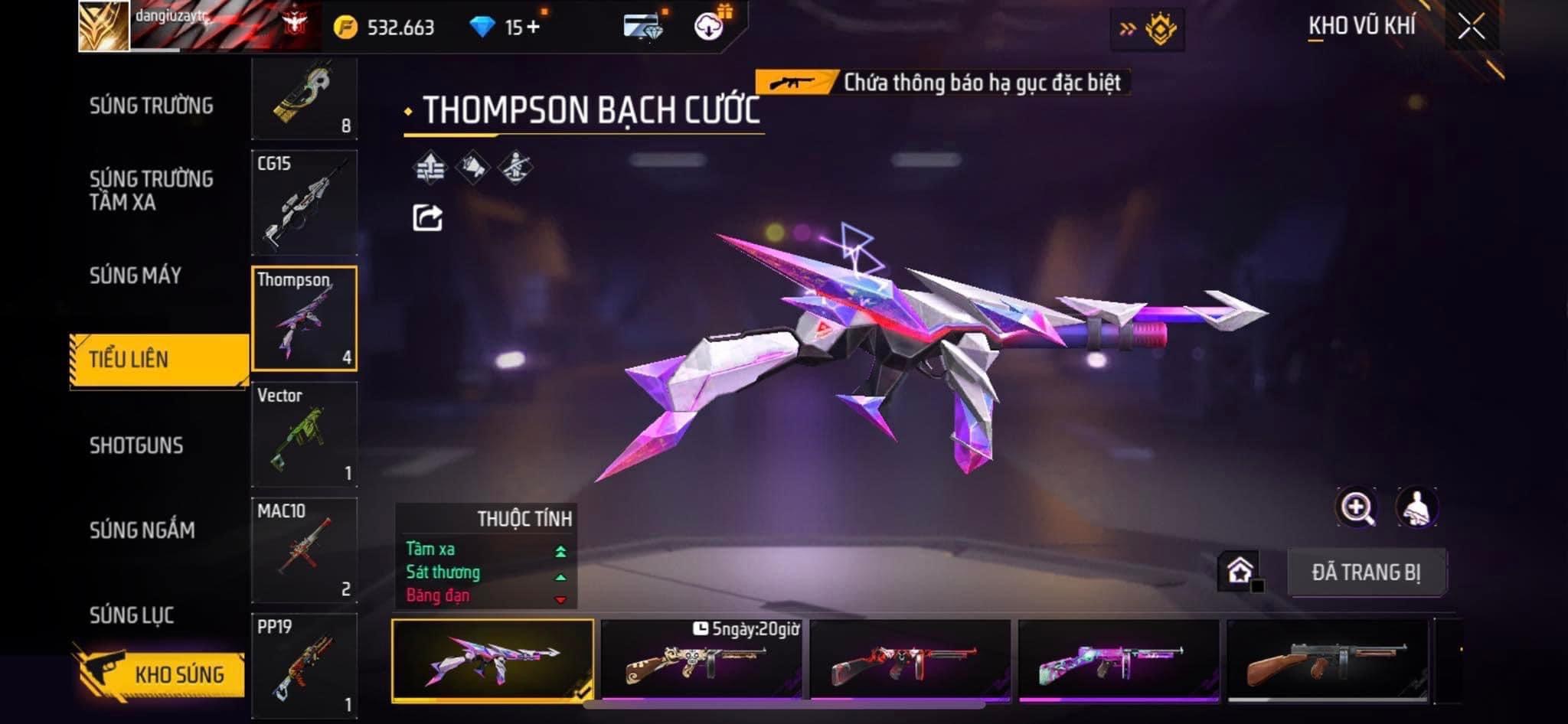
Task: Choose the MAC10 weapon slot
Action: 304,550
